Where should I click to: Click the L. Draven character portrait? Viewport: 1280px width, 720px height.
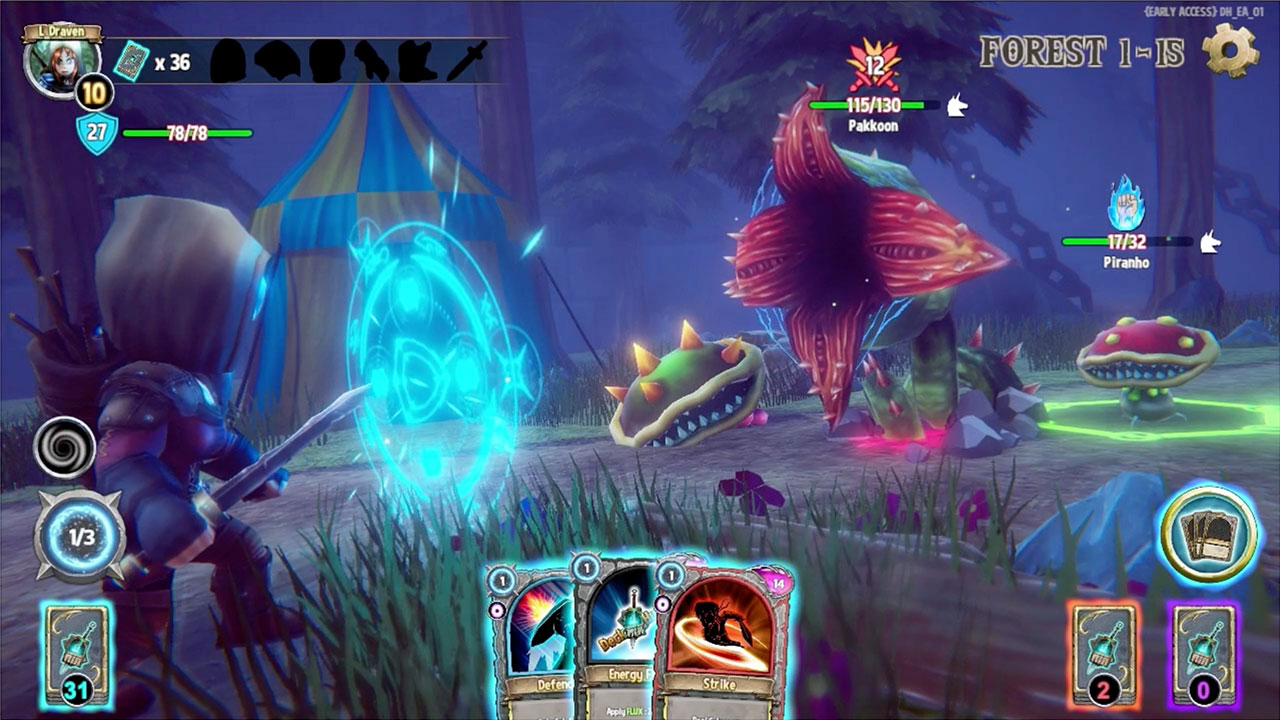coord(58,62)
